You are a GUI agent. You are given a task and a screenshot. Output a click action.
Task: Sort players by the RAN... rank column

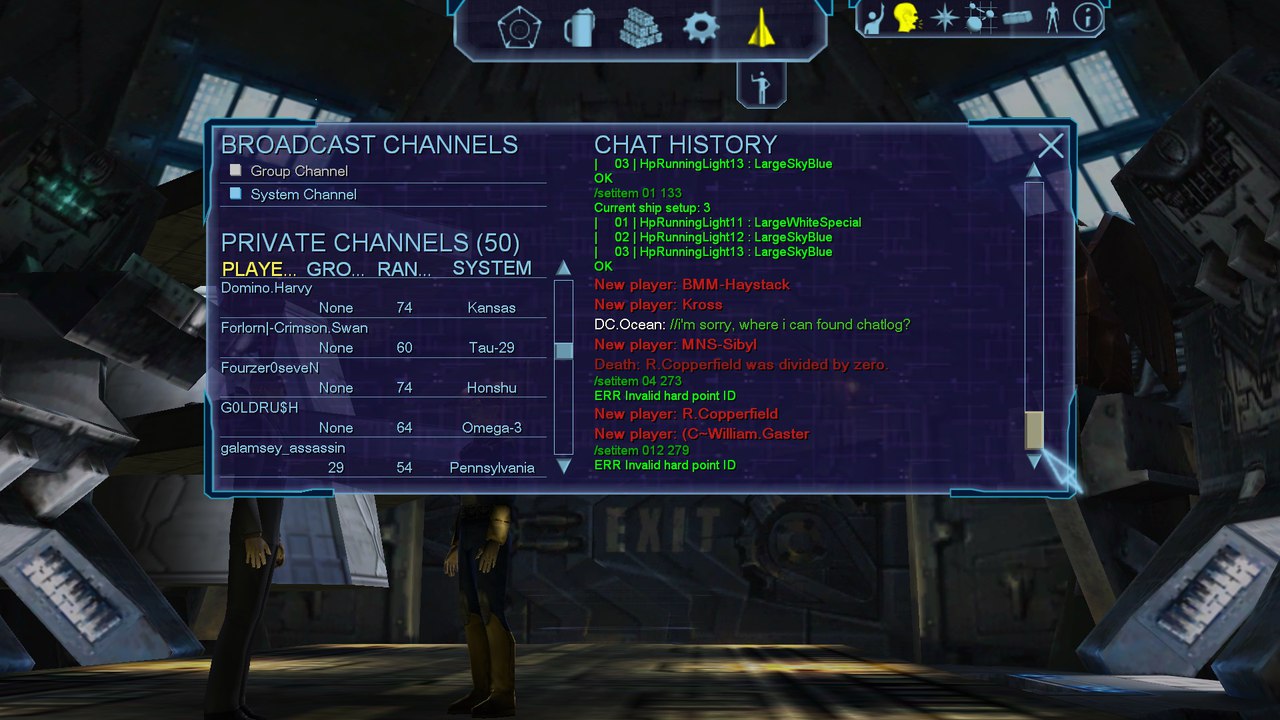pyautogui.click(x=404, y=269)
